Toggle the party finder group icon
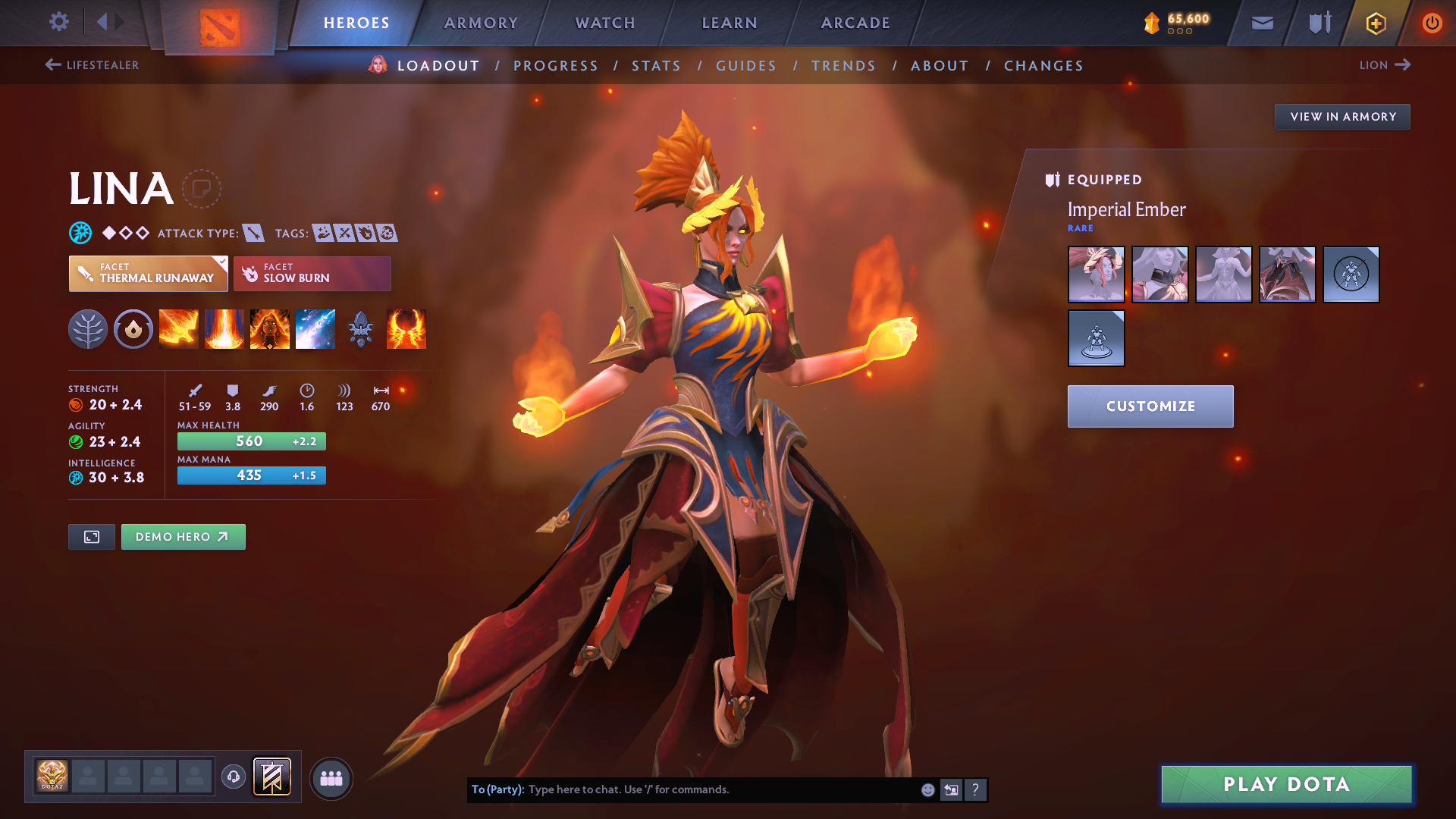1456x819 pixels. (331, 778)
